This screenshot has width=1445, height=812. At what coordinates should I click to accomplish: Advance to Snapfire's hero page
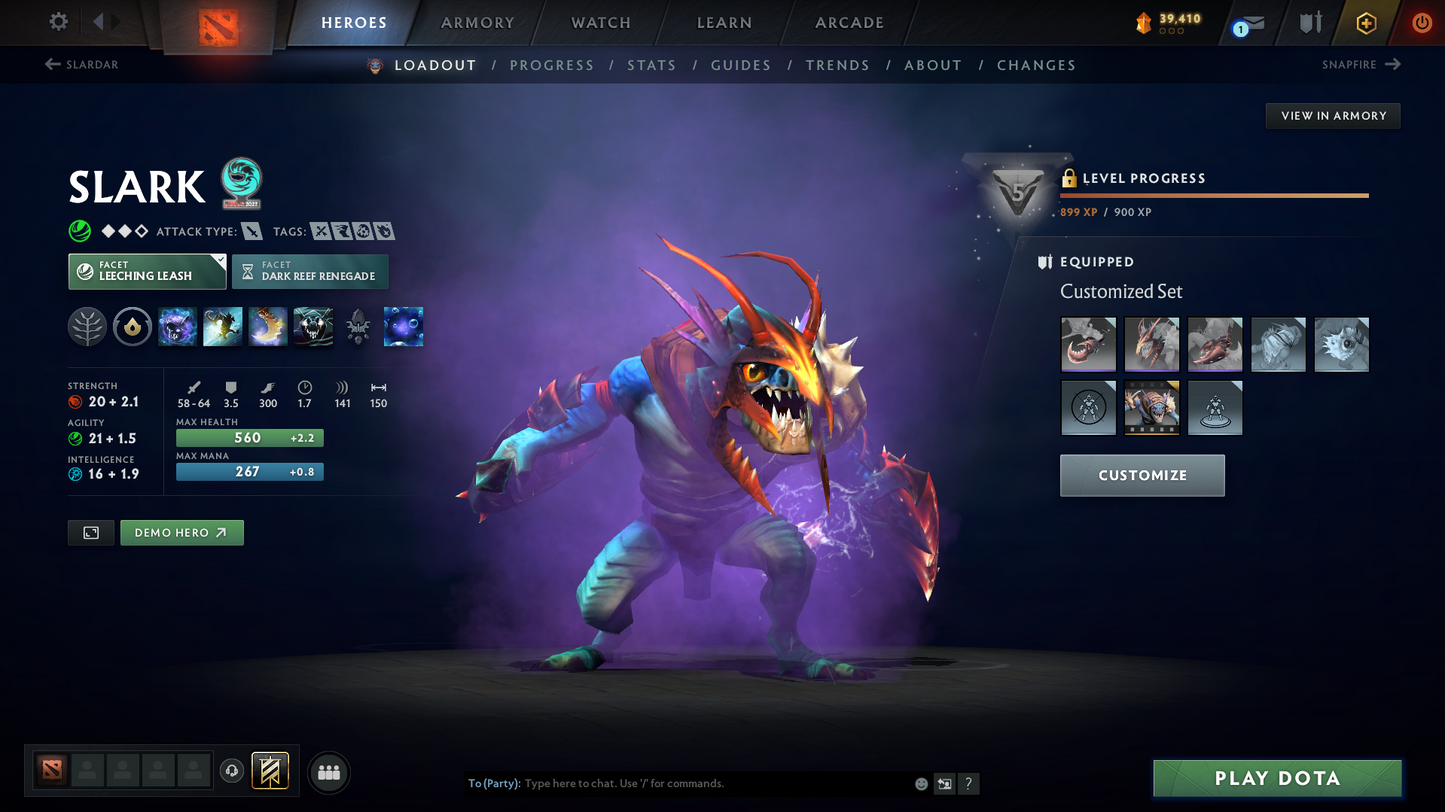pos(1362,64)
